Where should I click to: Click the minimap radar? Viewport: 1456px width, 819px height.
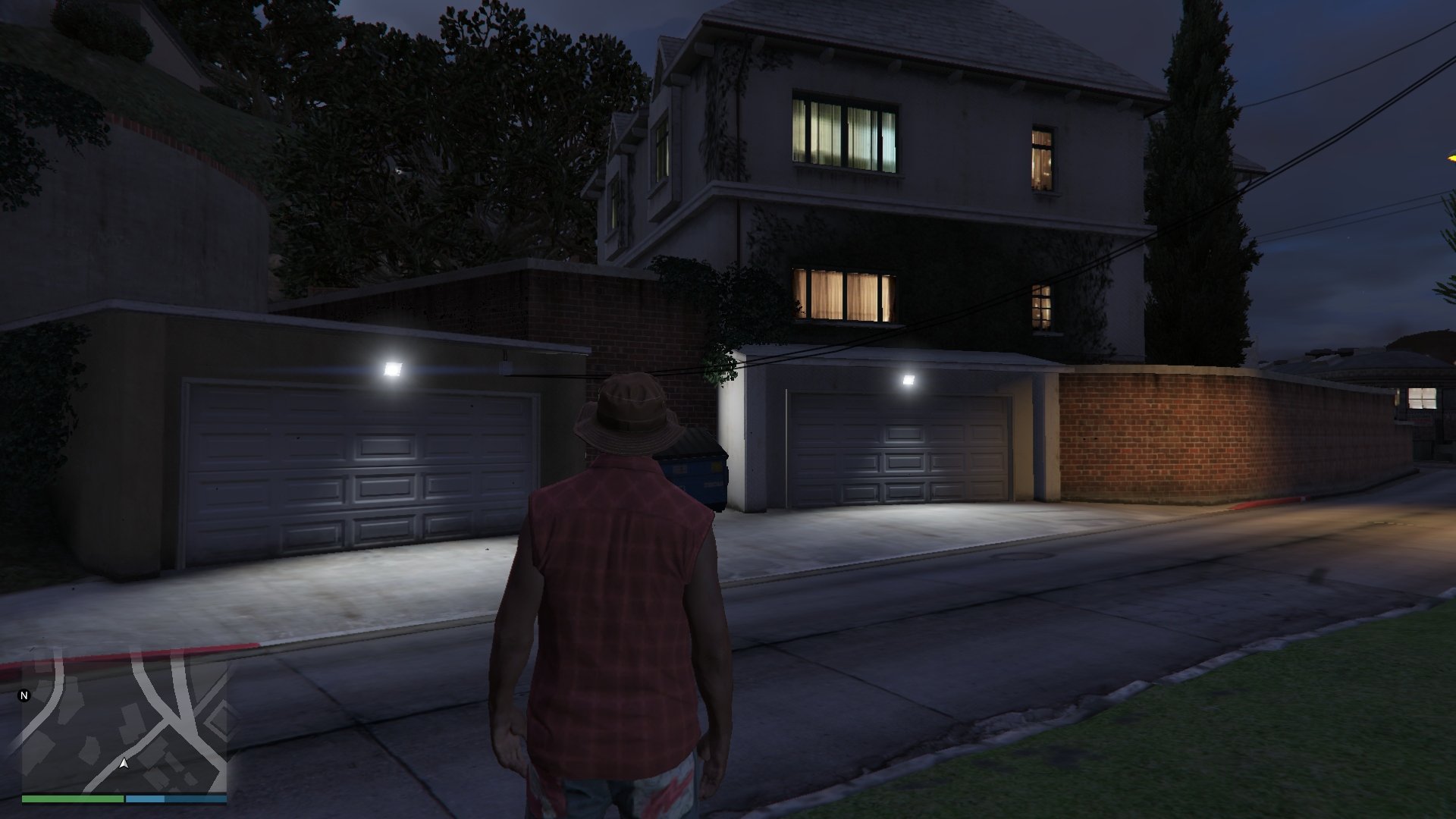(x=124, y=726)
